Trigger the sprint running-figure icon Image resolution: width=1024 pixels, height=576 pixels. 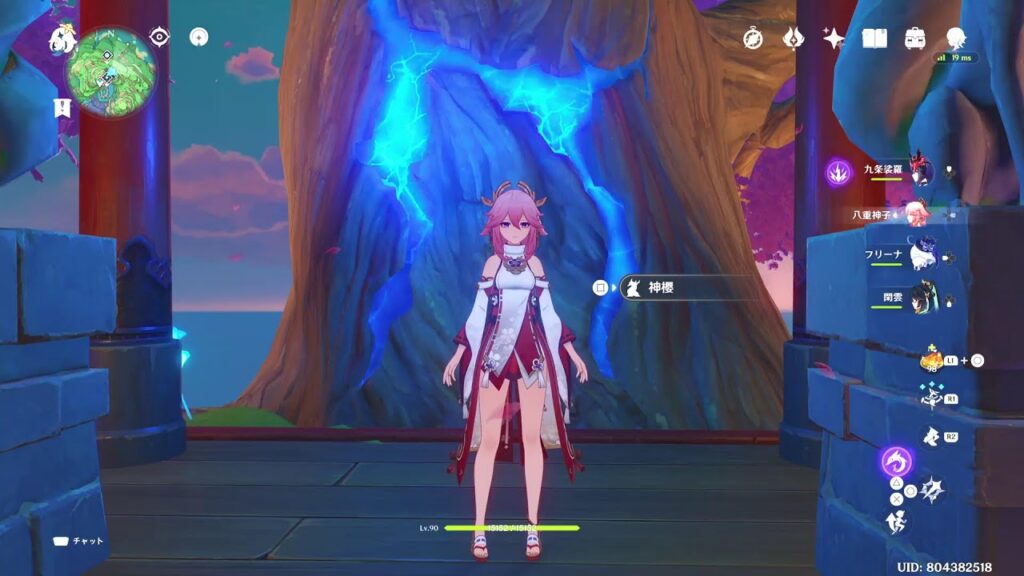click(897, 519)
